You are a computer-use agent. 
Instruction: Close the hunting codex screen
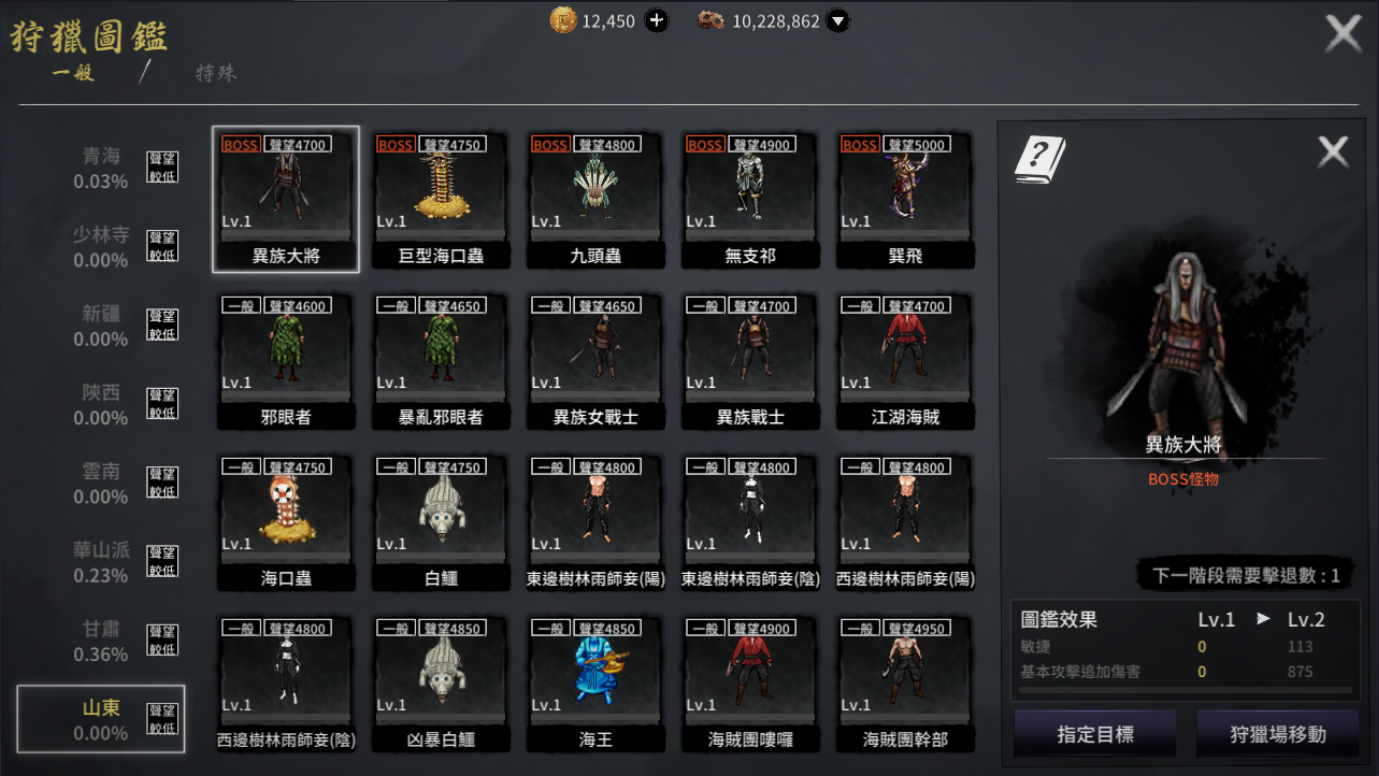coord(1342,34)
